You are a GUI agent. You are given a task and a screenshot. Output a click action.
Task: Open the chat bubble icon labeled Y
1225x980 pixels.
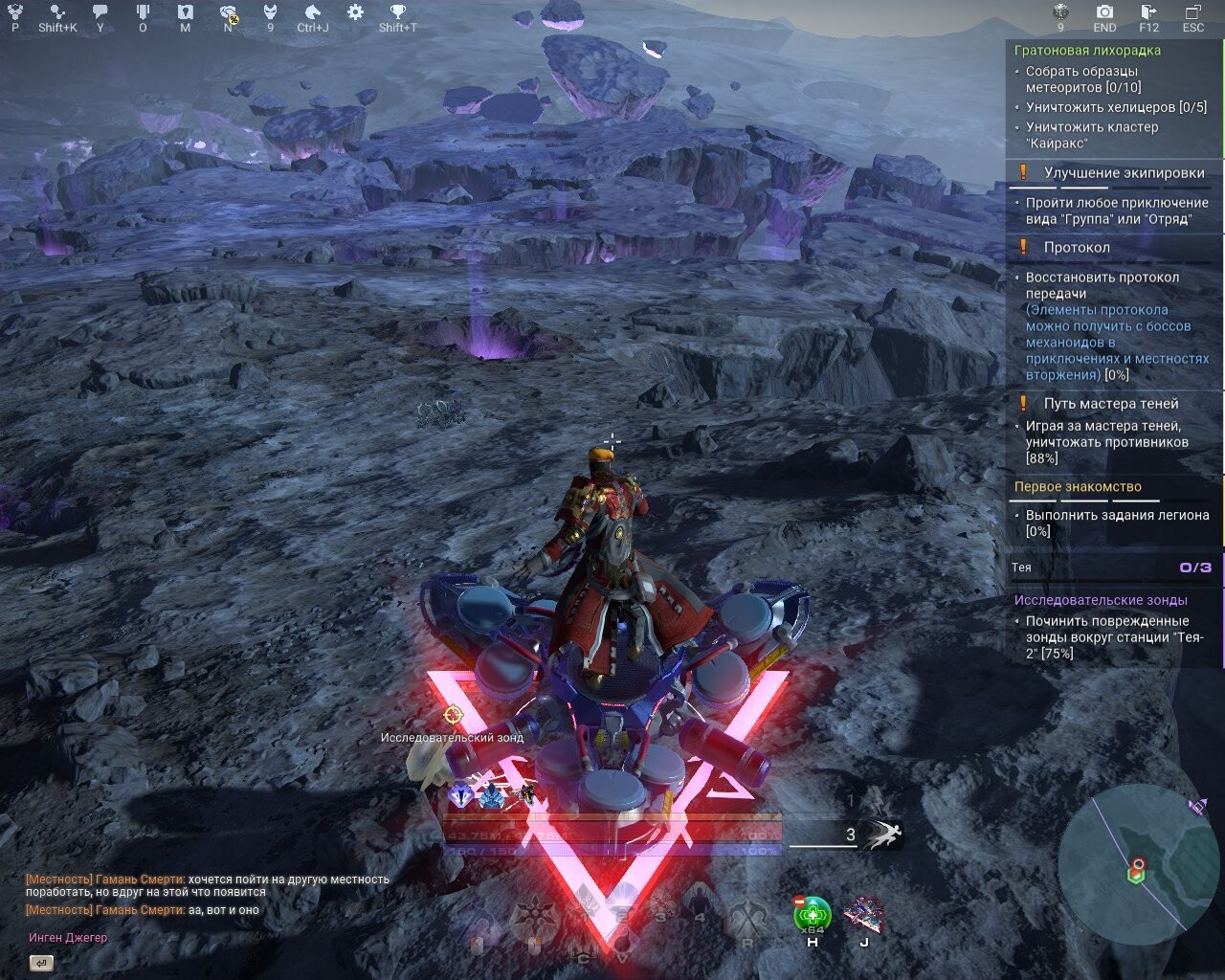100,11
